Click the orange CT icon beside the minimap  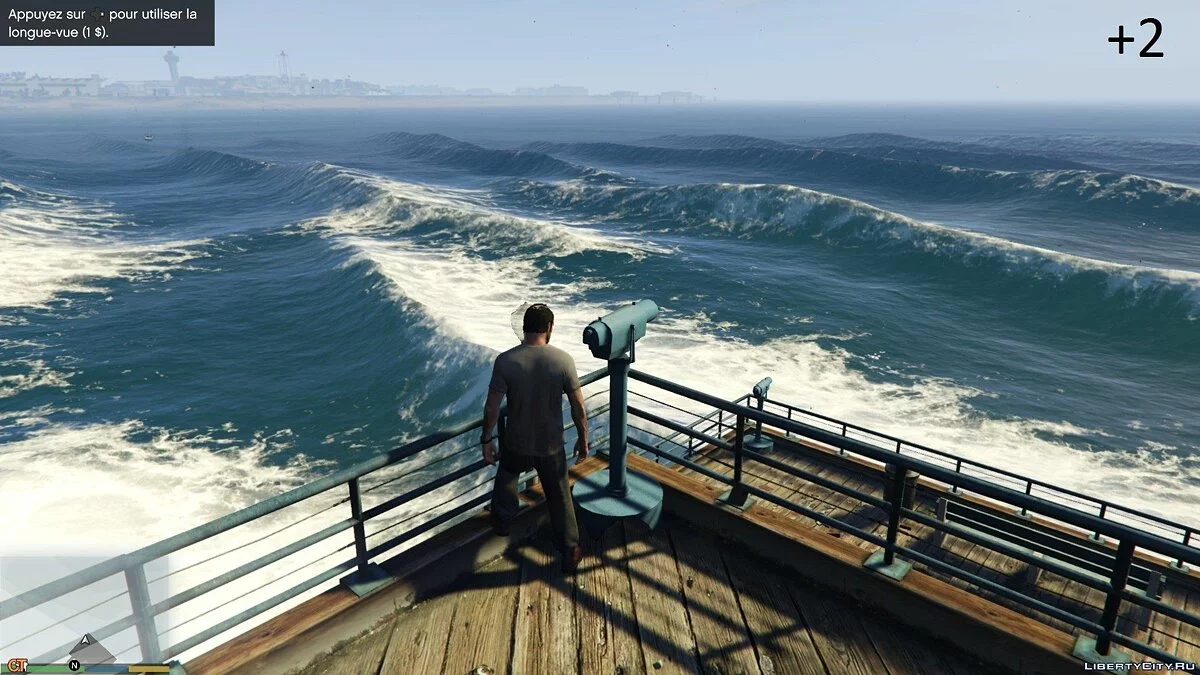[16, 665]
